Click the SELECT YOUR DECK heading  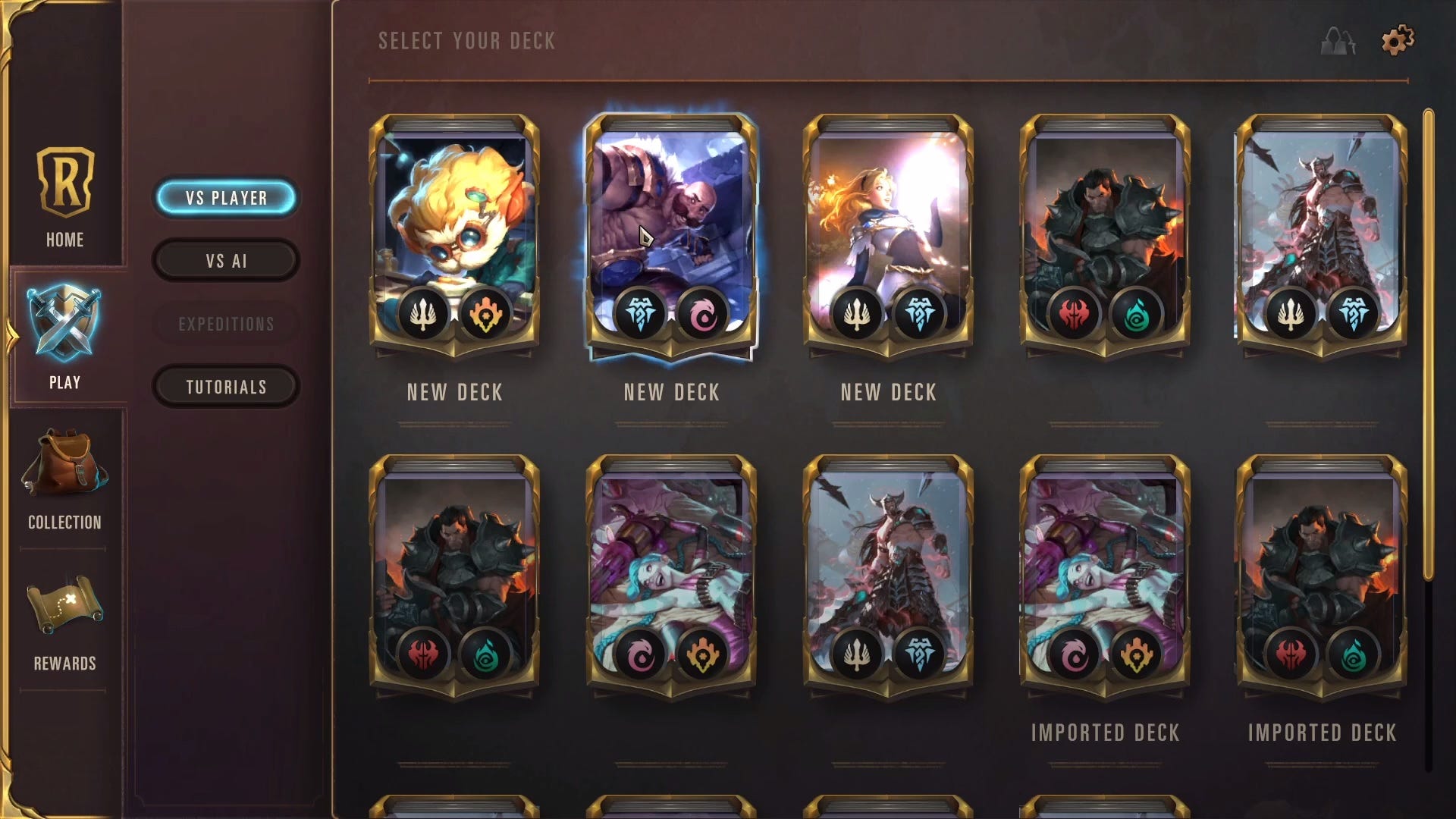pos(466,42)
